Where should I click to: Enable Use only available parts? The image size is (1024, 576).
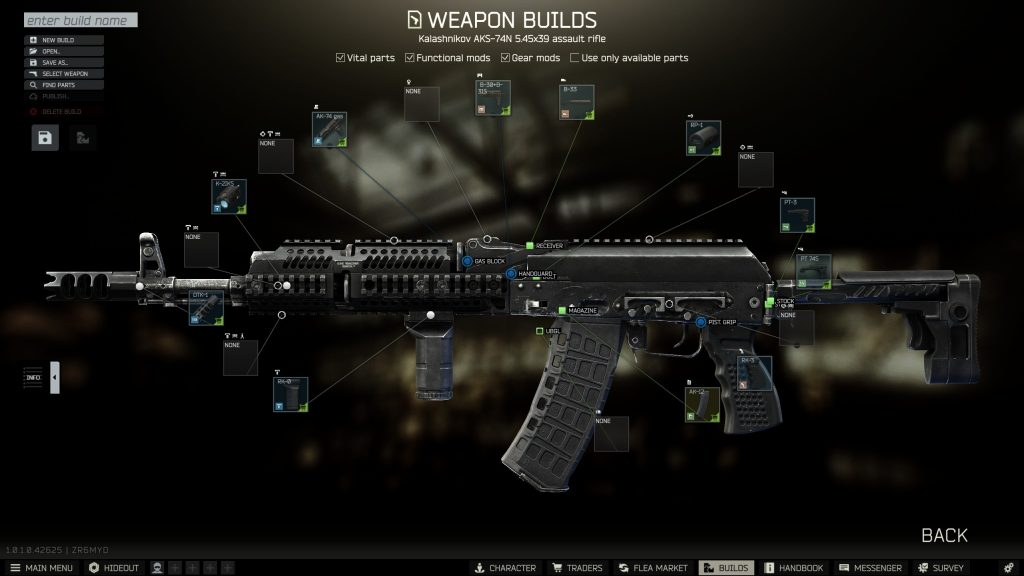point(574,58)
